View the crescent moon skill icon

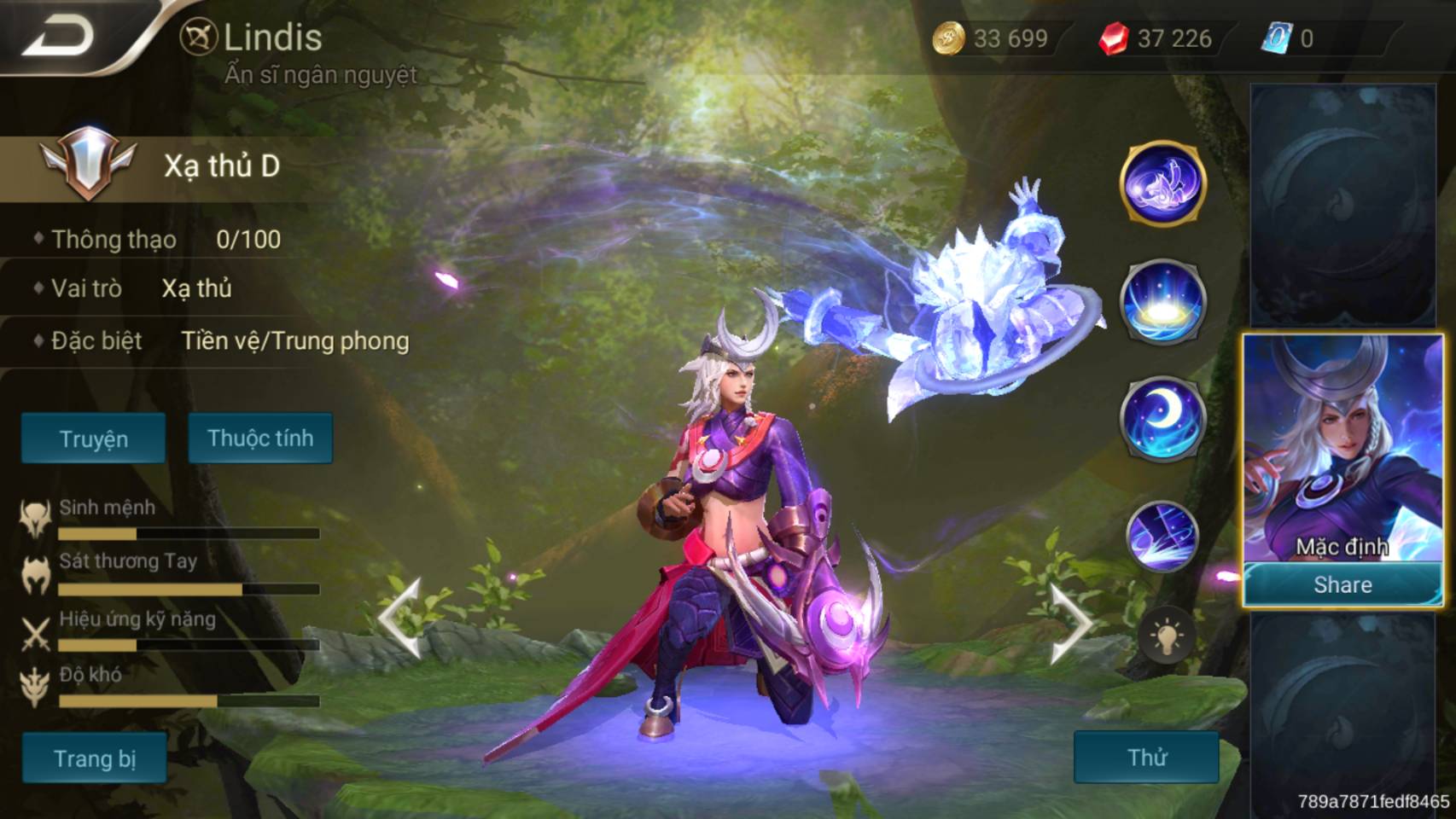point(1162,419)
